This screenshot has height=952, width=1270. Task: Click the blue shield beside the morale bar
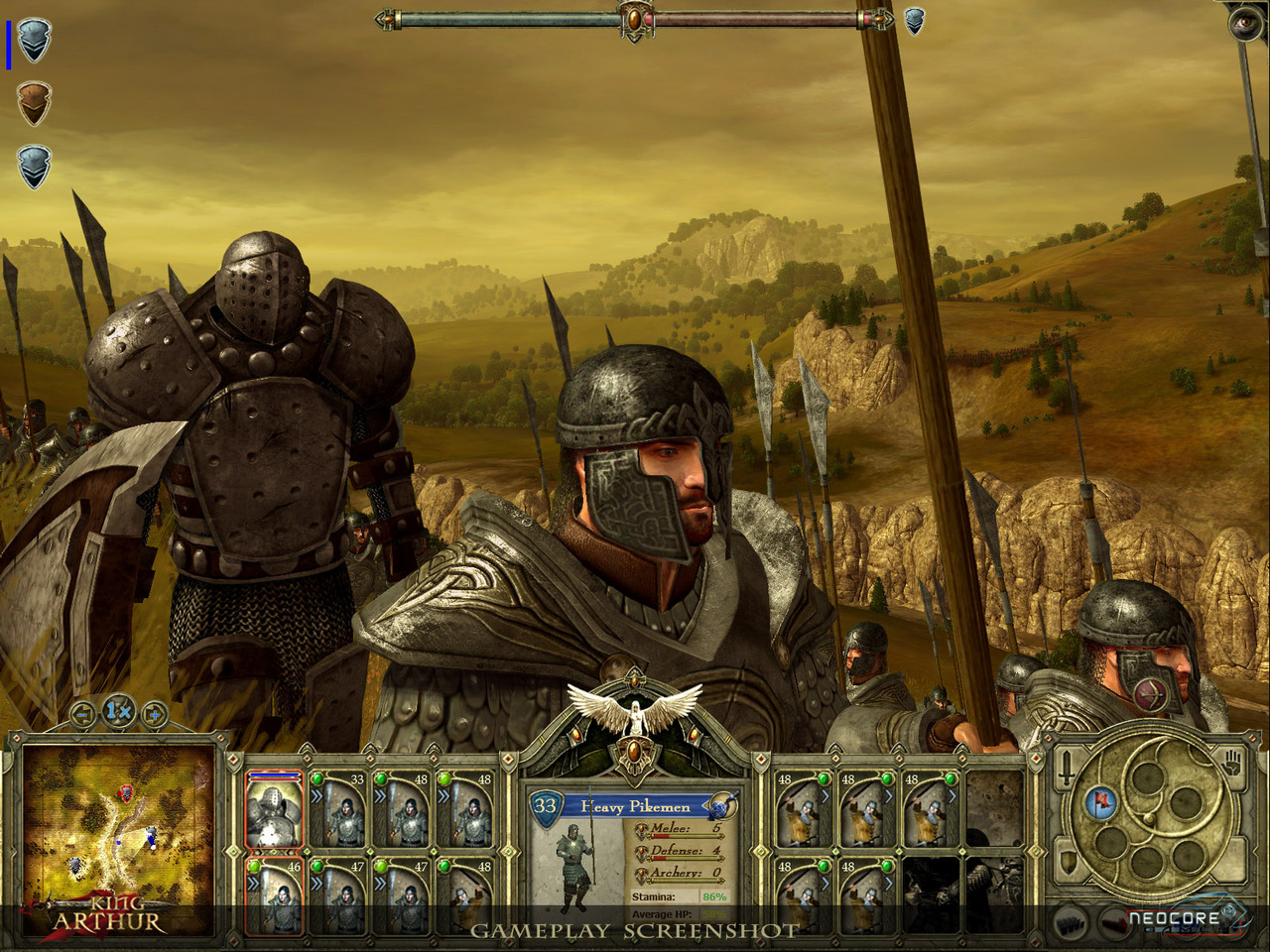point(914,20)
